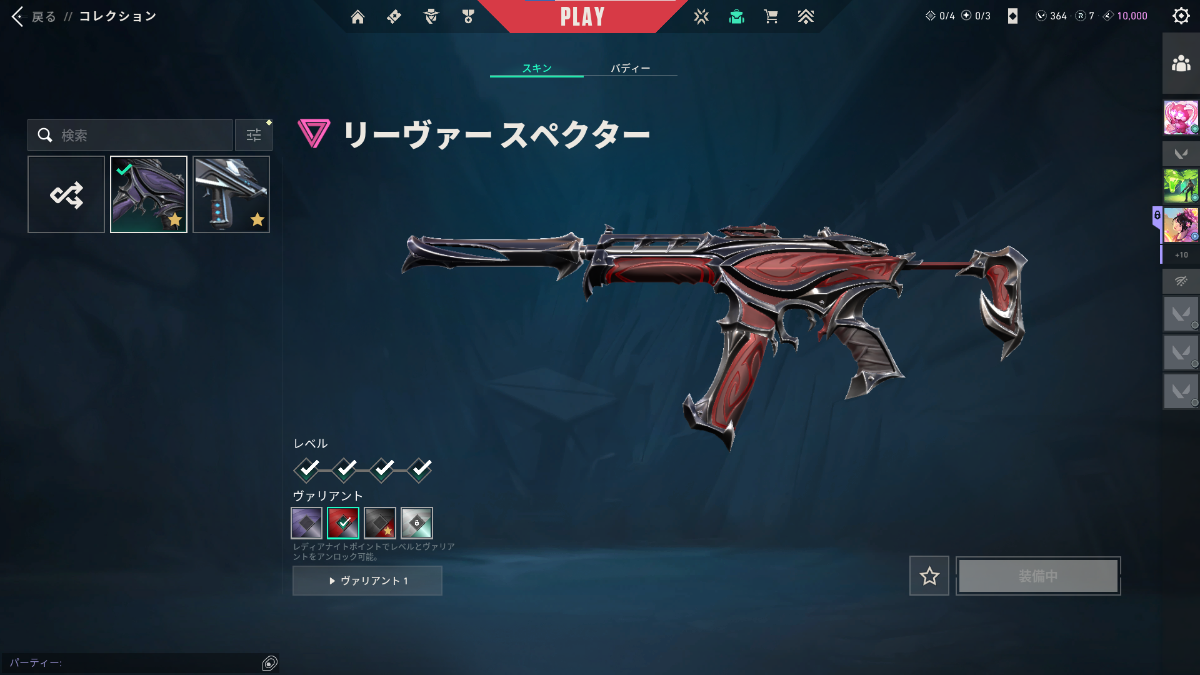This screenshot has width=1200, height=675.
Task: Open the battle pass ticket icon
Action: (394, 17)
